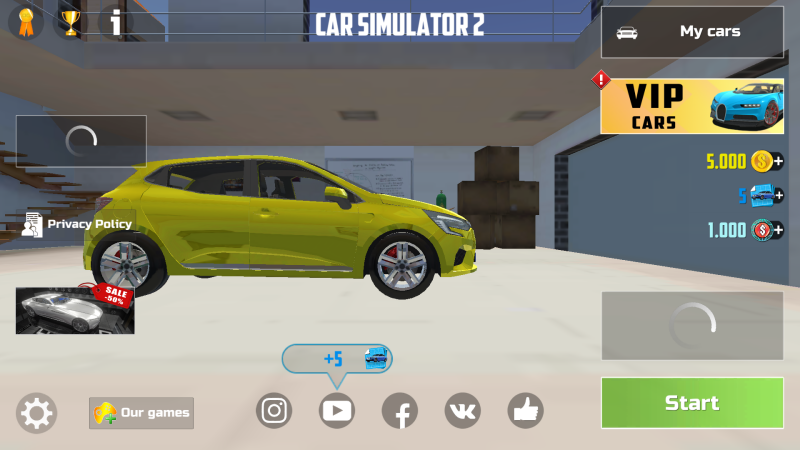The height and width of the screenshot is (450, 800).
Task: Open the YouTube channel
Action: coord(337,409)
